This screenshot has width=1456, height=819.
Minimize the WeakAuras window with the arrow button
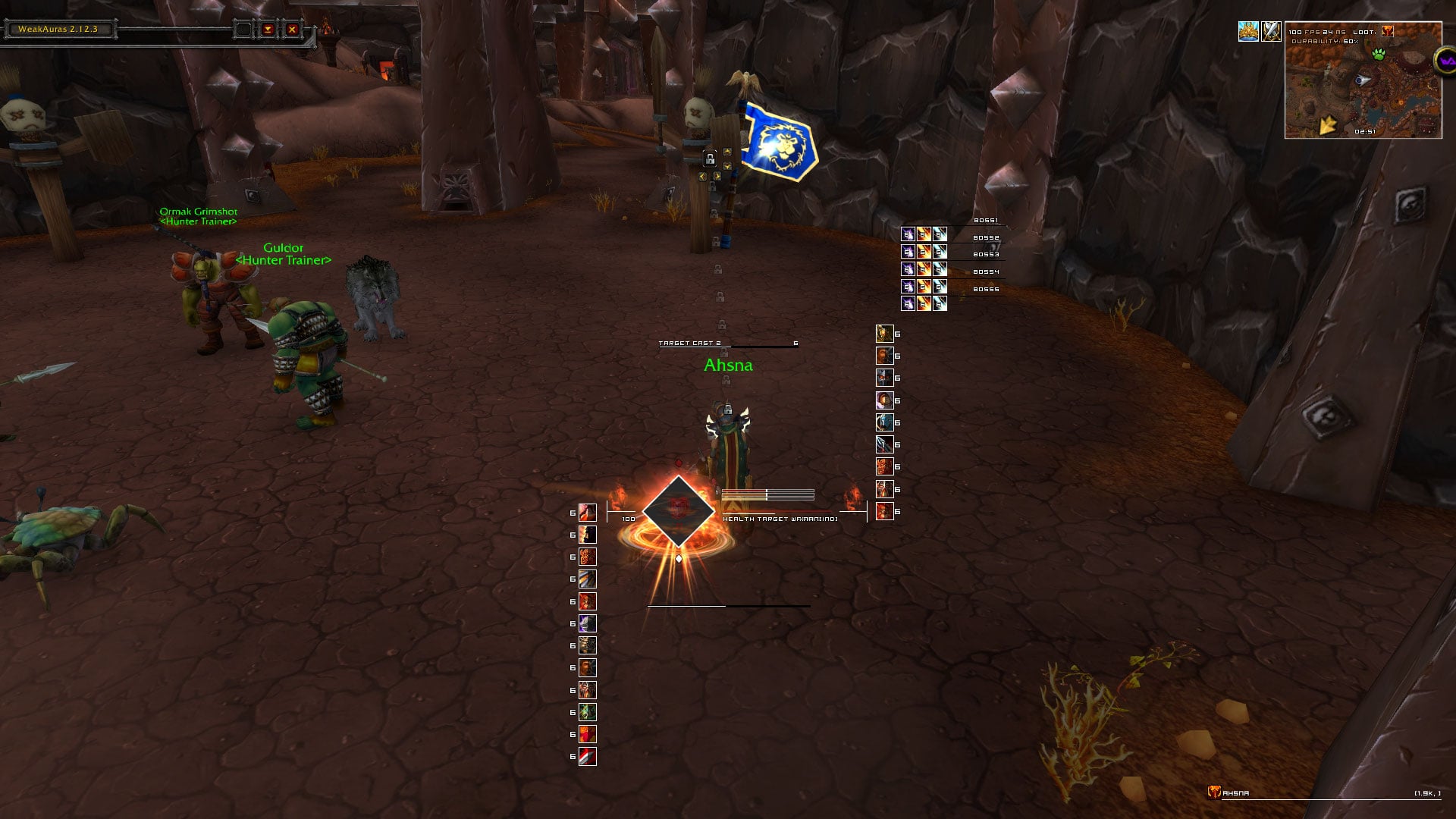[x=268, y=30]
